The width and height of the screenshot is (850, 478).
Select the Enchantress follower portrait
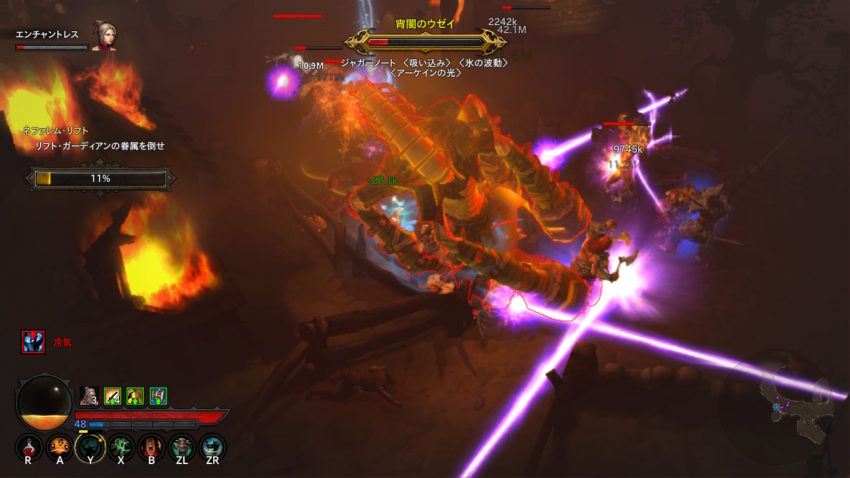point(102,36)
